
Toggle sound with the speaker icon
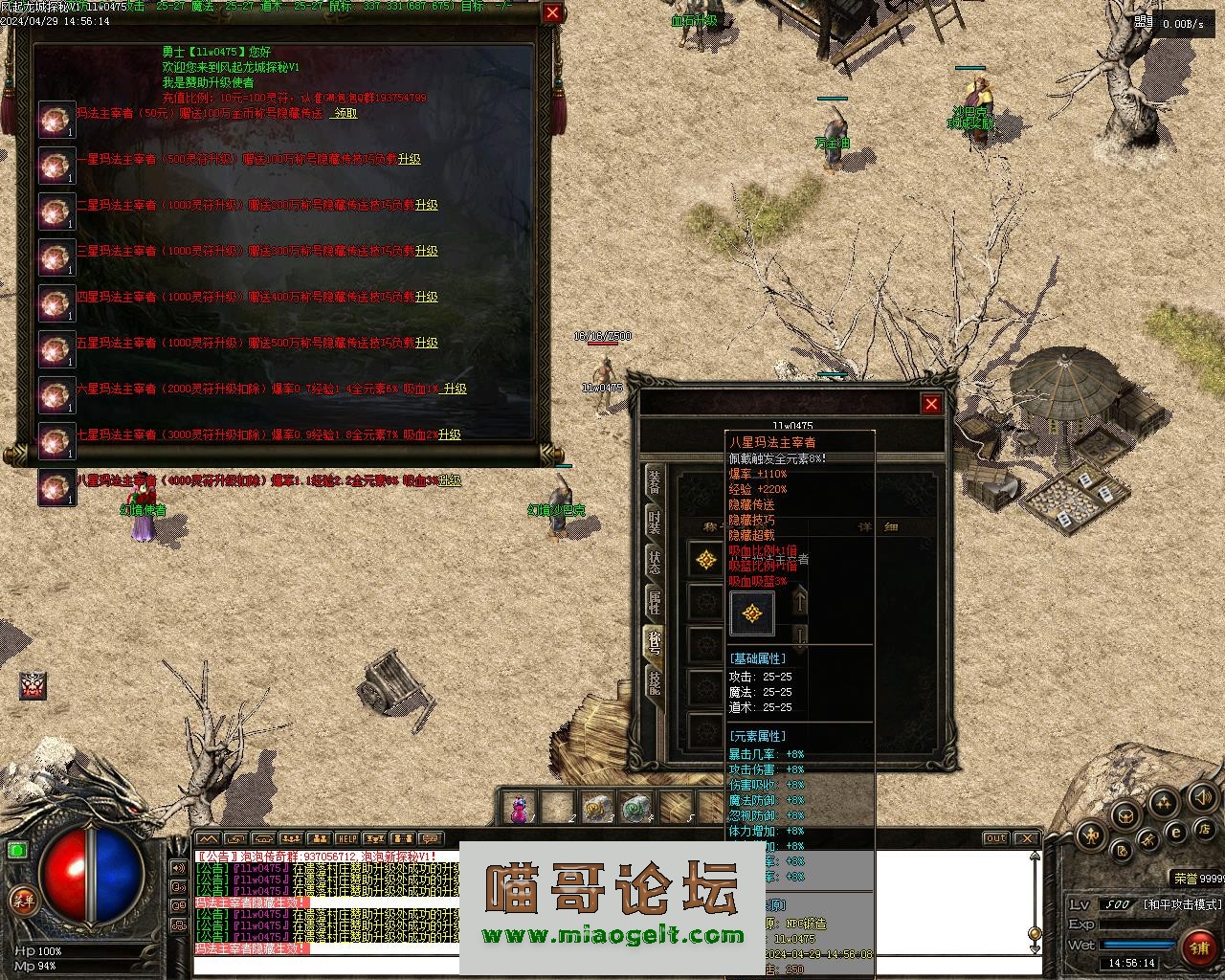1201,796
